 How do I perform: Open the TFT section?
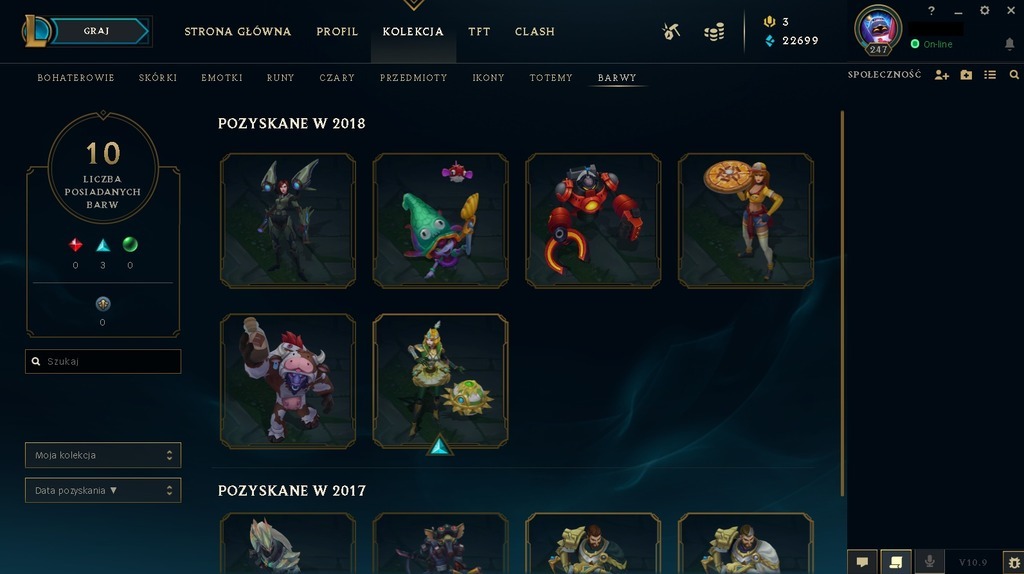tap(479, 32)
